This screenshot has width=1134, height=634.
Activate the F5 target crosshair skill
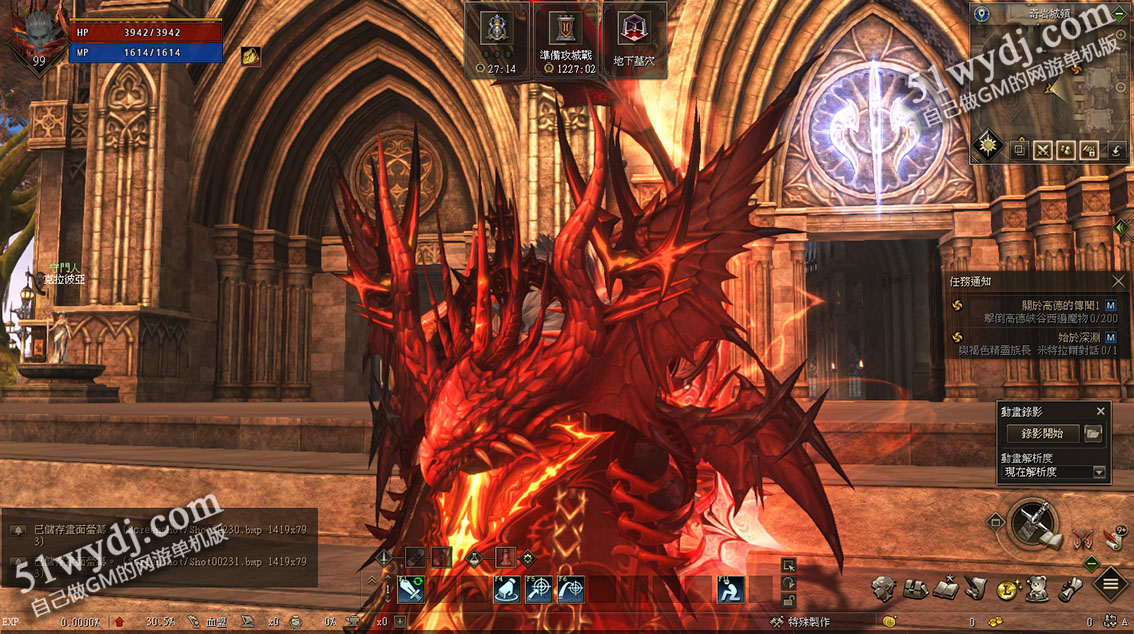(x=540, y=590)
